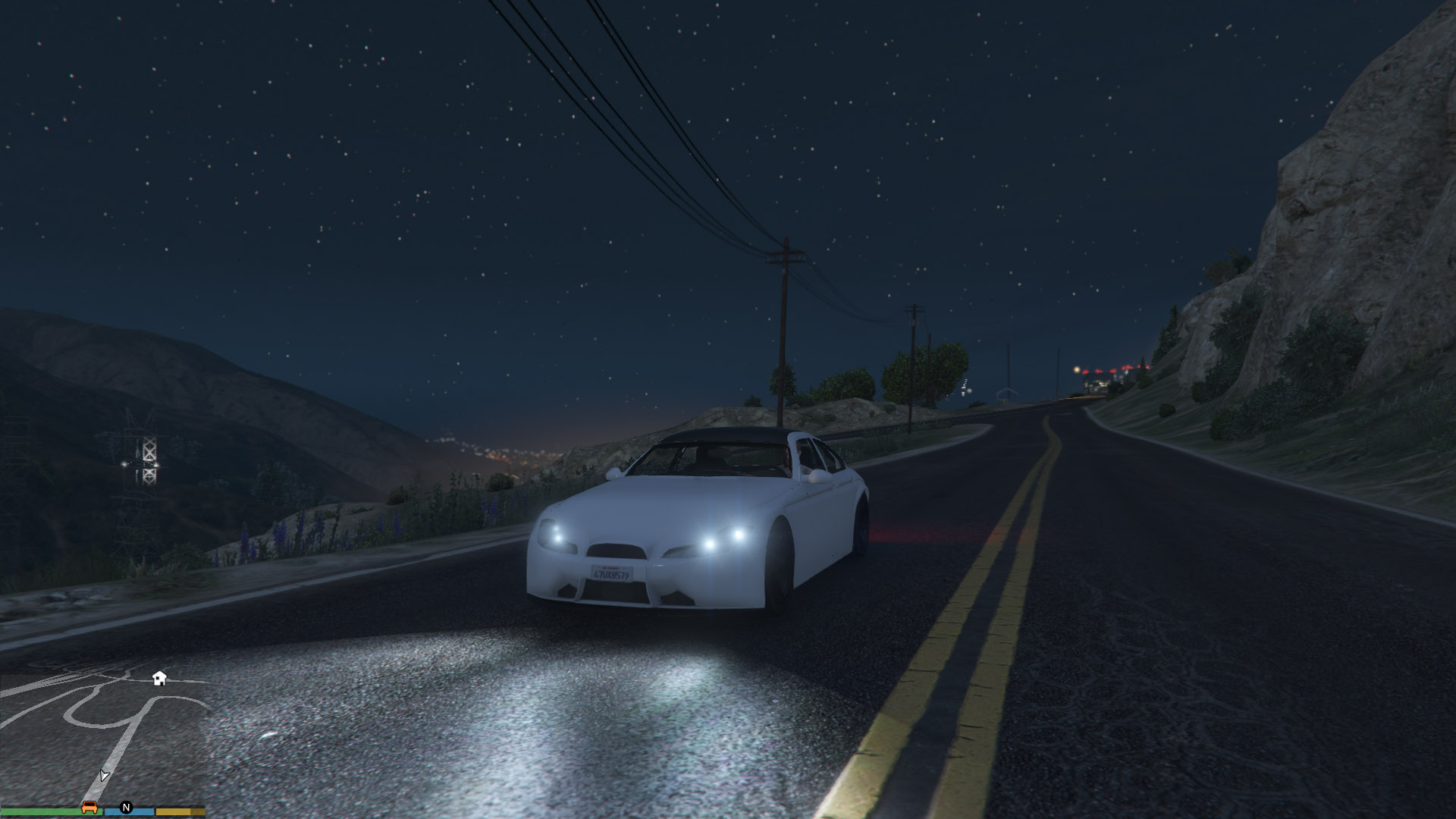This screenshot has height=819, width=1456.
Task: Select the orange car blip on the minimap
Action: point(89,807)
